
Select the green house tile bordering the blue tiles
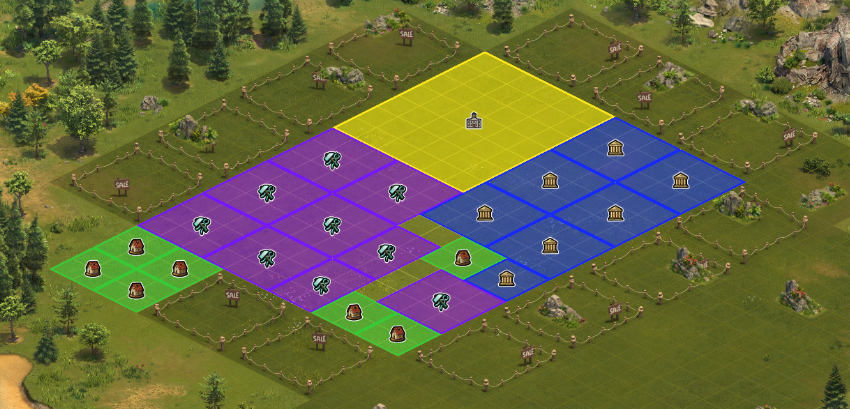(x=463, y=258)
